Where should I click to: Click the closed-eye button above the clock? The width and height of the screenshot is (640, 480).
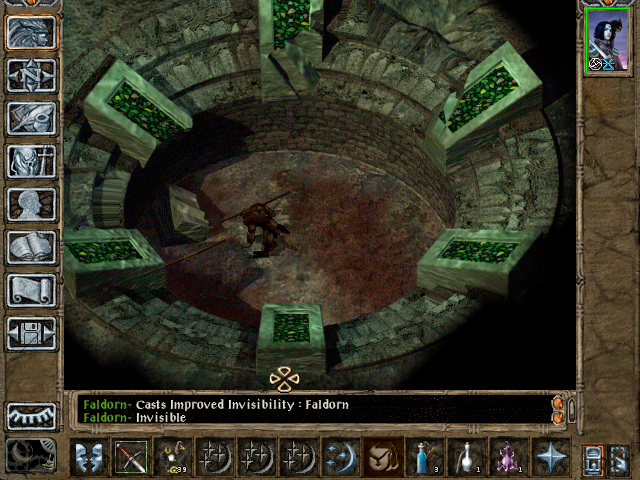[x=31, y=416]
